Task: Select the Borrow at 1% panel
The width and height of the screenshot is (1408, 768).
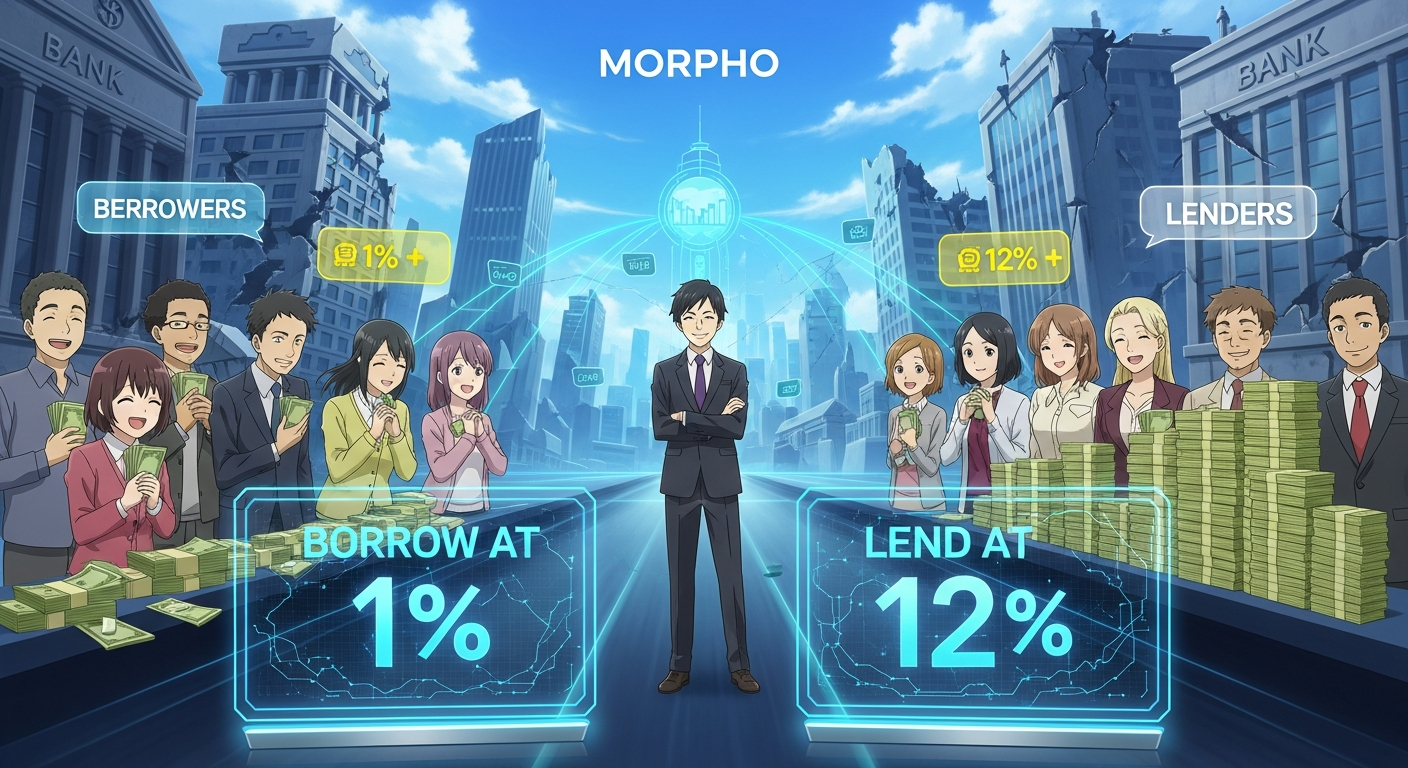Action: [414, 603]
